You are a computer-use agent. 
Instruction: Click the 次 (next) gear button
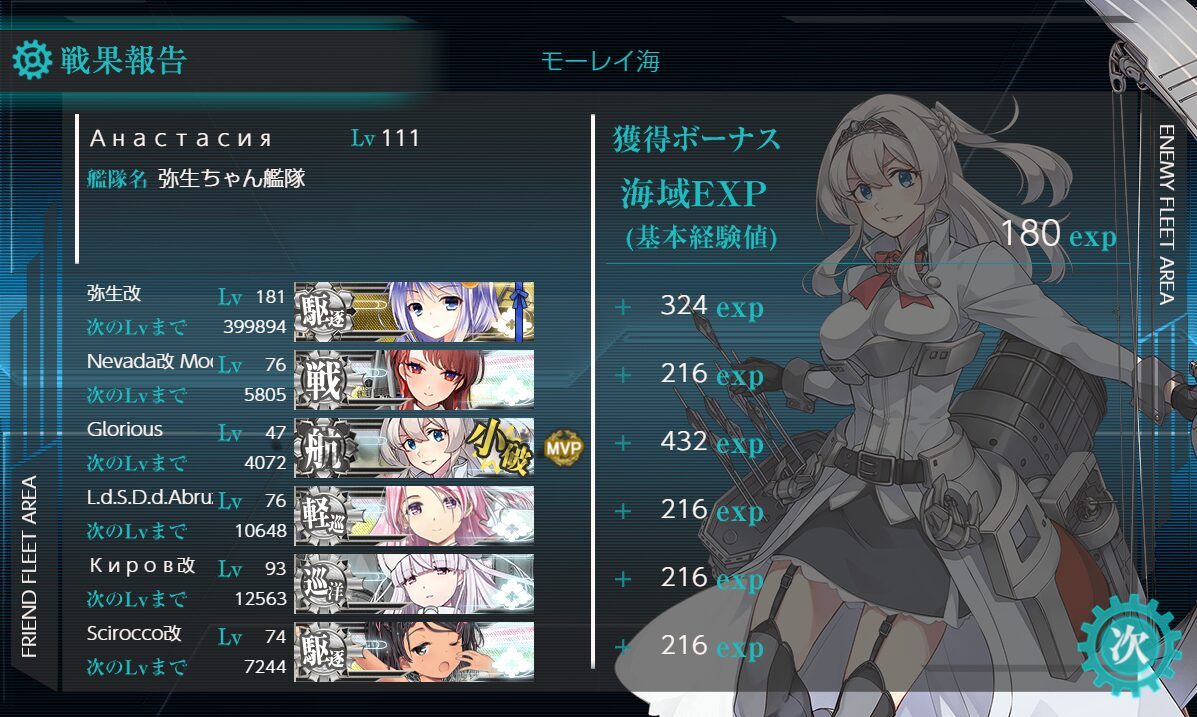pos(1130,644)
